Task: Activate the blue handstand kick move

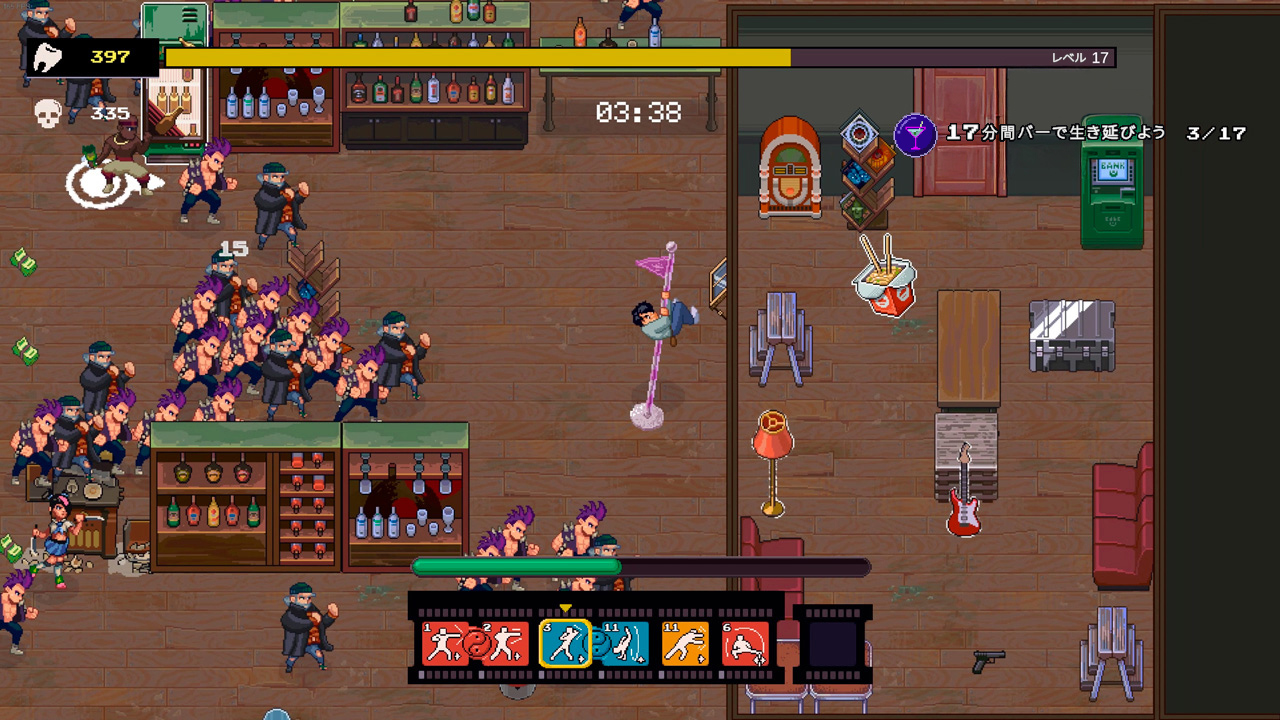Action: [625, 643]
